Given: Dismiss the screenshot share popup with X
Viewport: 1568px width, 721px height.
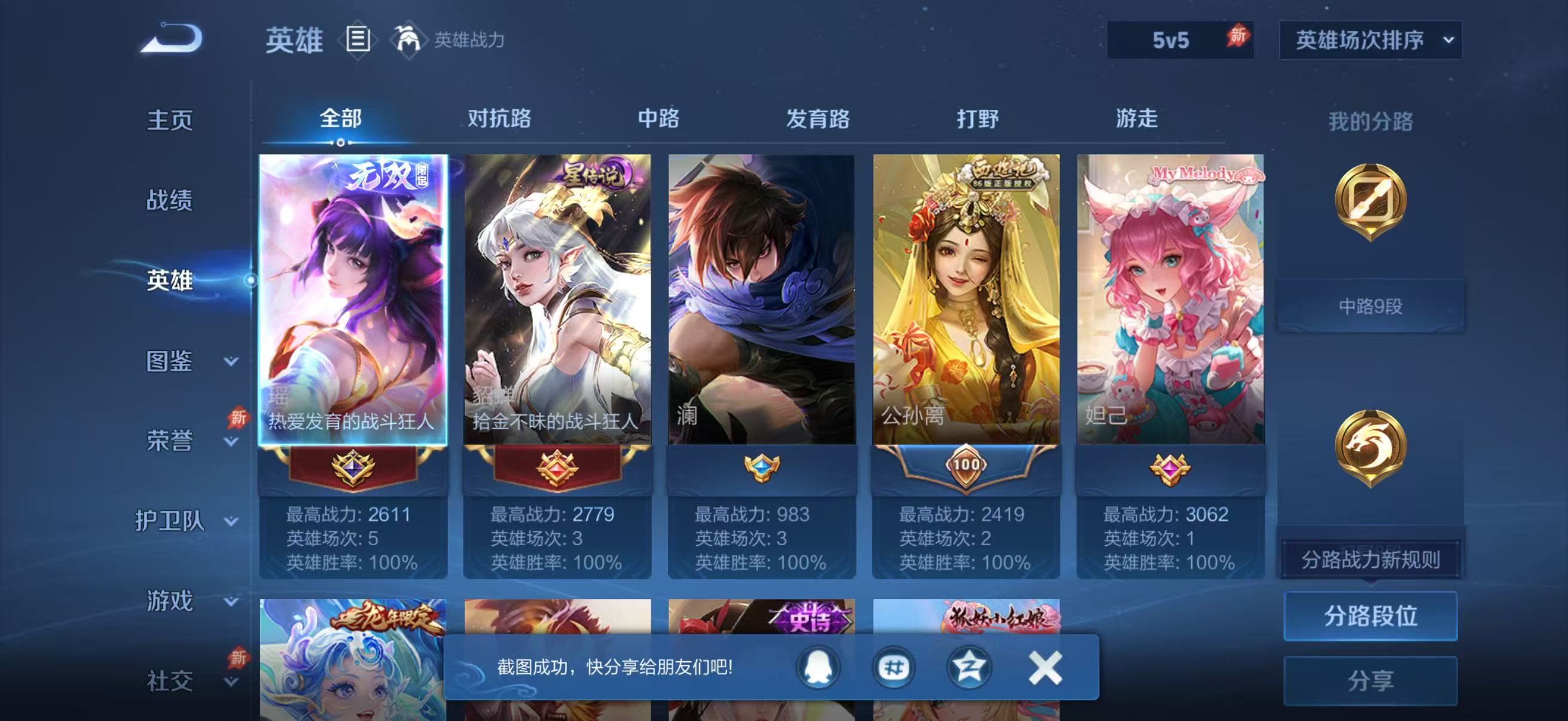Looking at the screenshot, I should [1046, 667].
